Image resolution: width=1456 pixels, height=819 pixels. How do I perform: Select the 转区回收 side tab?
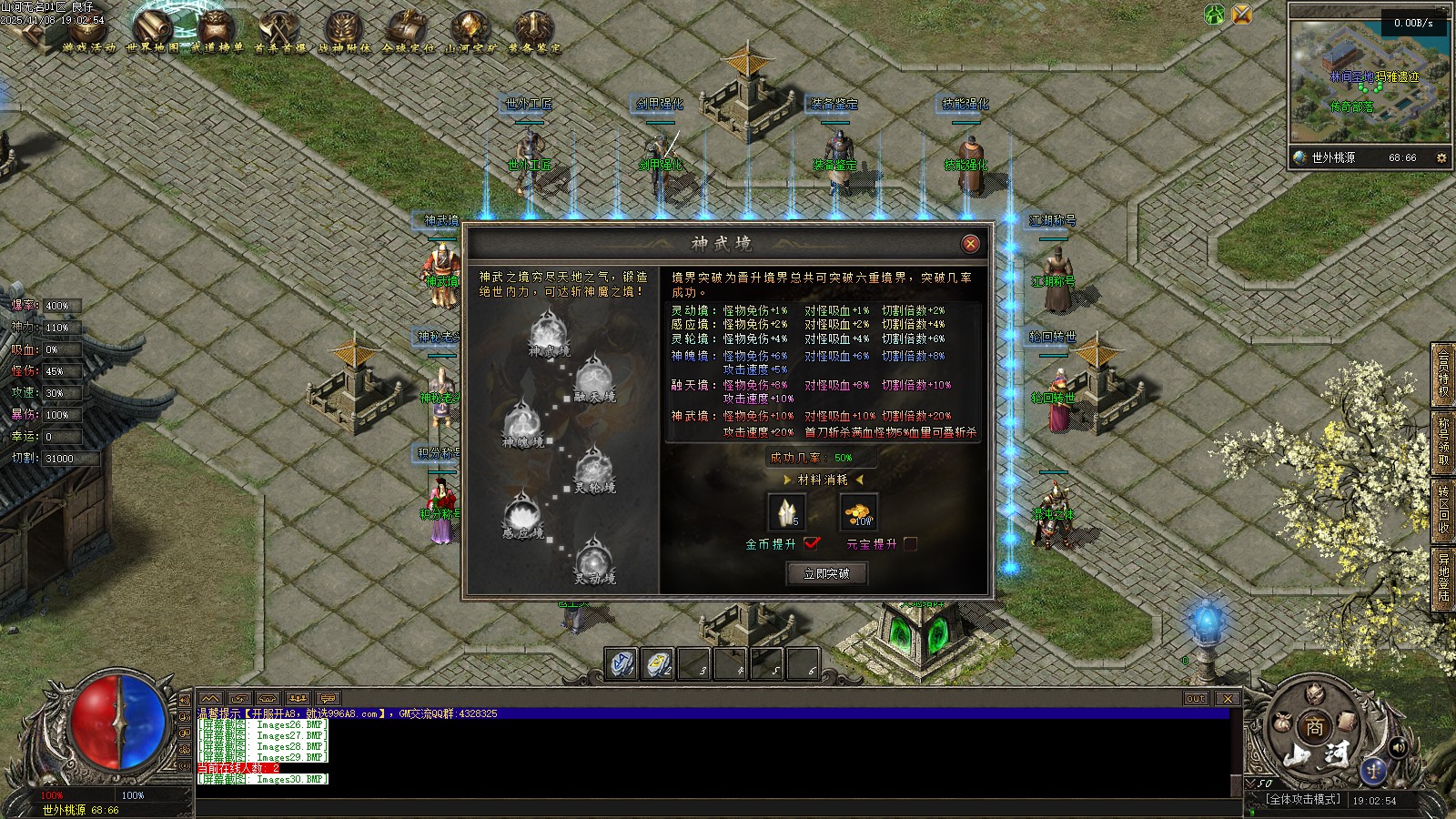[1443, 510]
